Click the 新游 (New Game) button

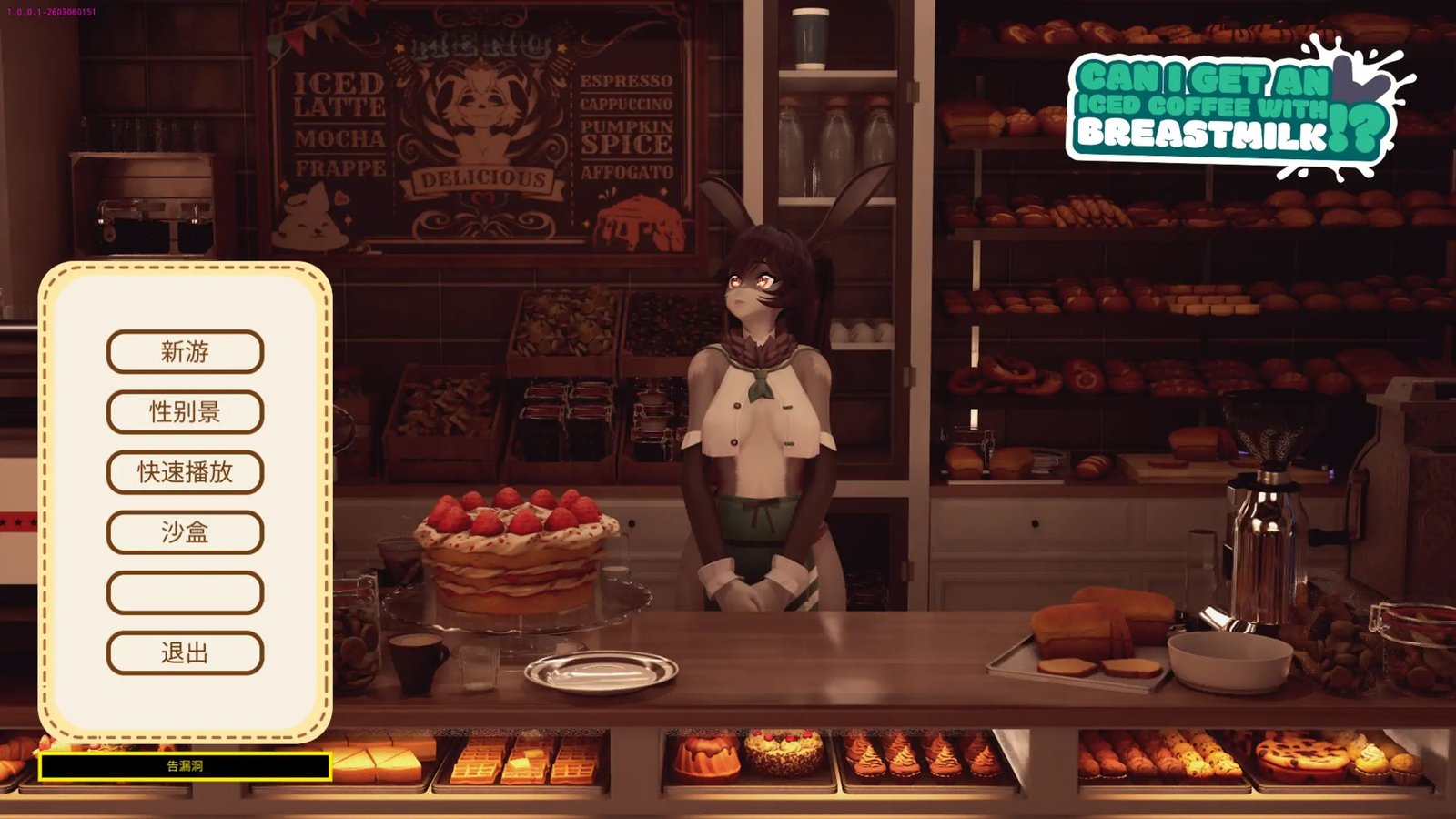click(185, 351)
